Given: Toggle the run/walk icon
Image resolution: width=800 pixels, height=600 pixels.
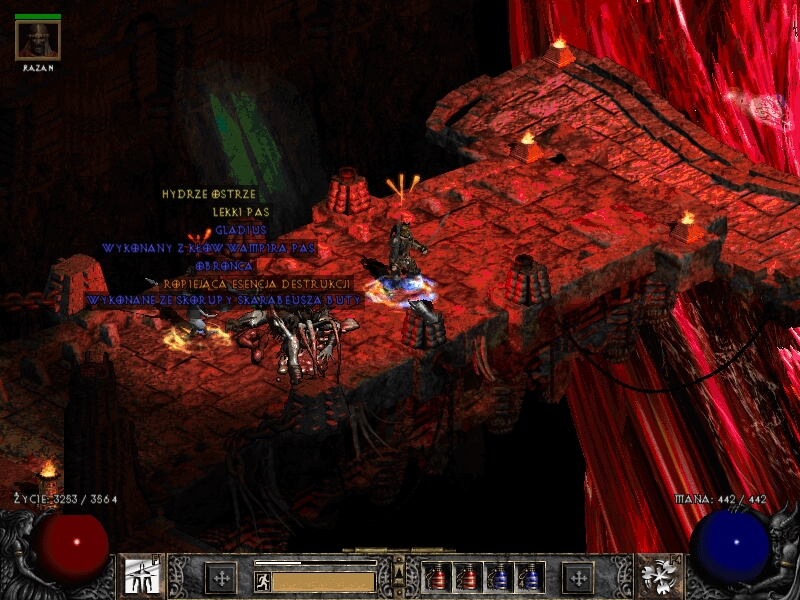Looking at the screenshot, I should coord(263,581).
